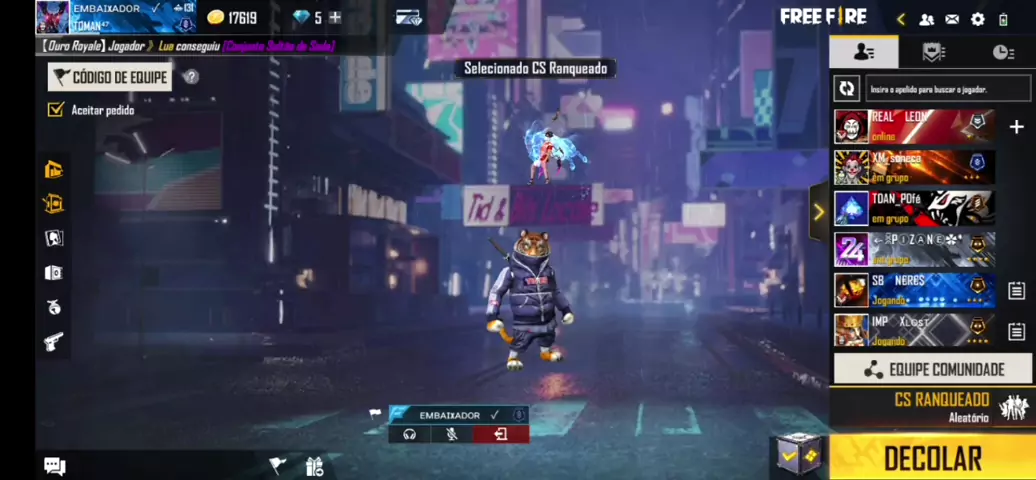The image size is (1036, 480).
Task: Open EQUIPE COMUNIDADE team finder
Action: (x=932, y=369)
